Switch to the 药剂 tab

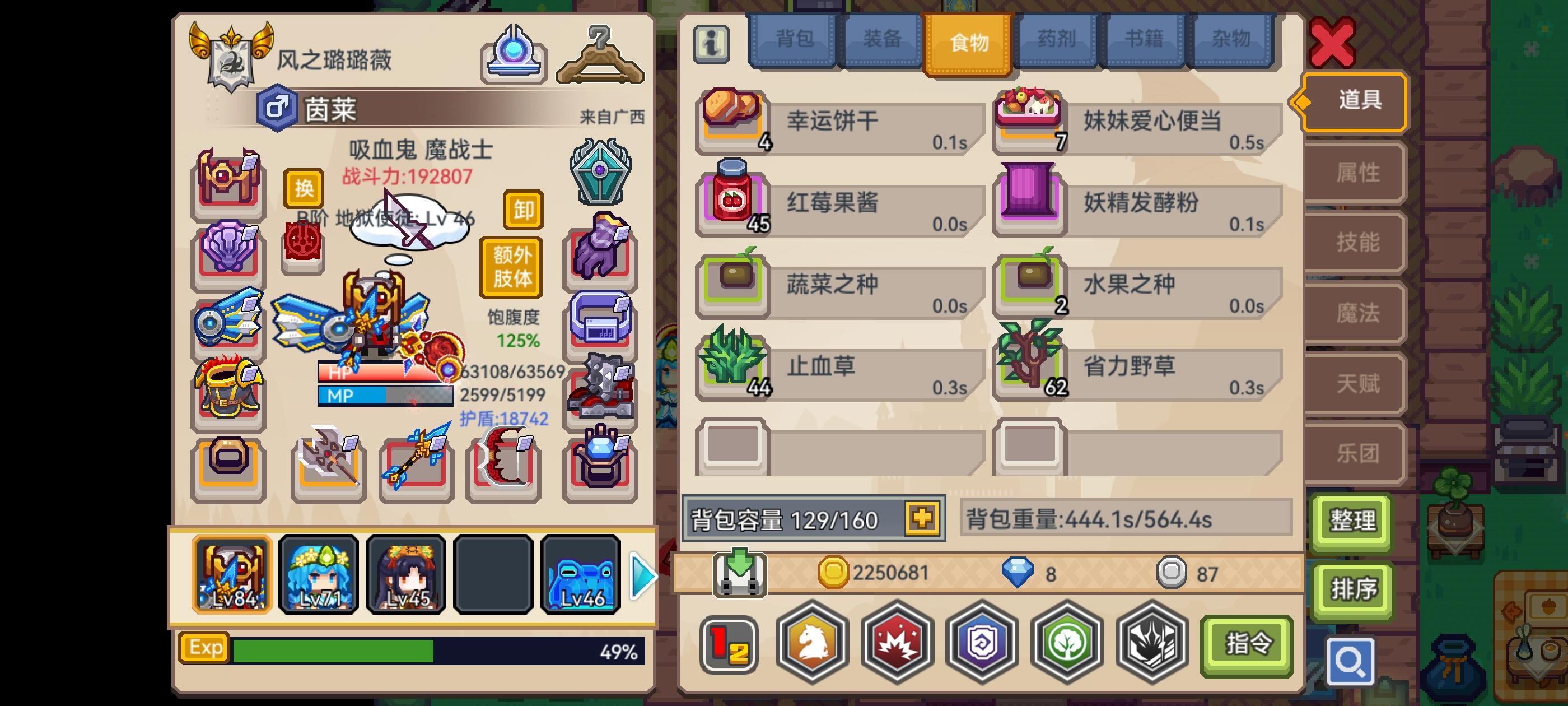tap(1056, 40)
